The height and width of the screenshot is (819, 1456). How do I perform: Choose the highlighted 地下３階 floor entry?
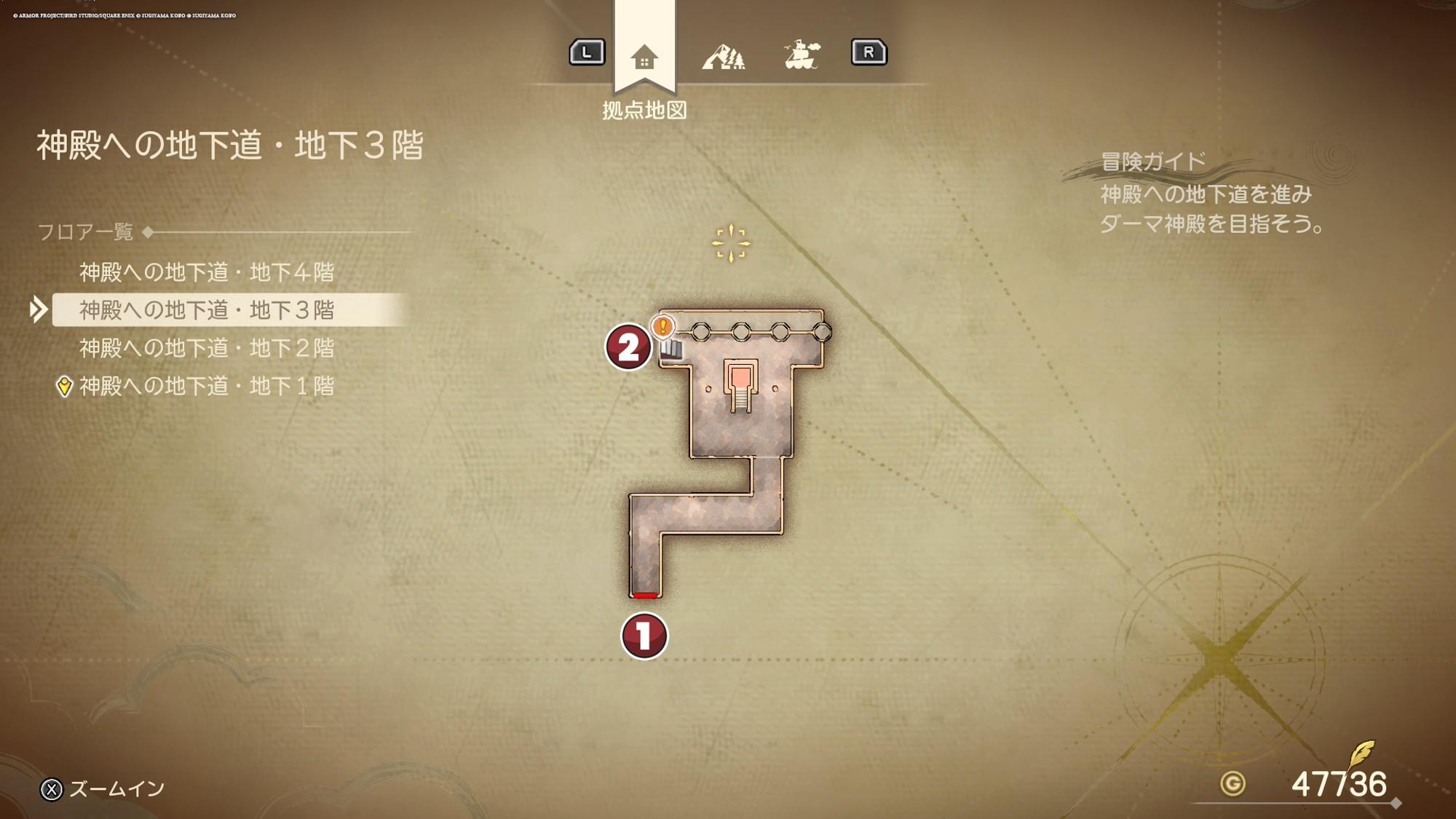tap(207, 310)
